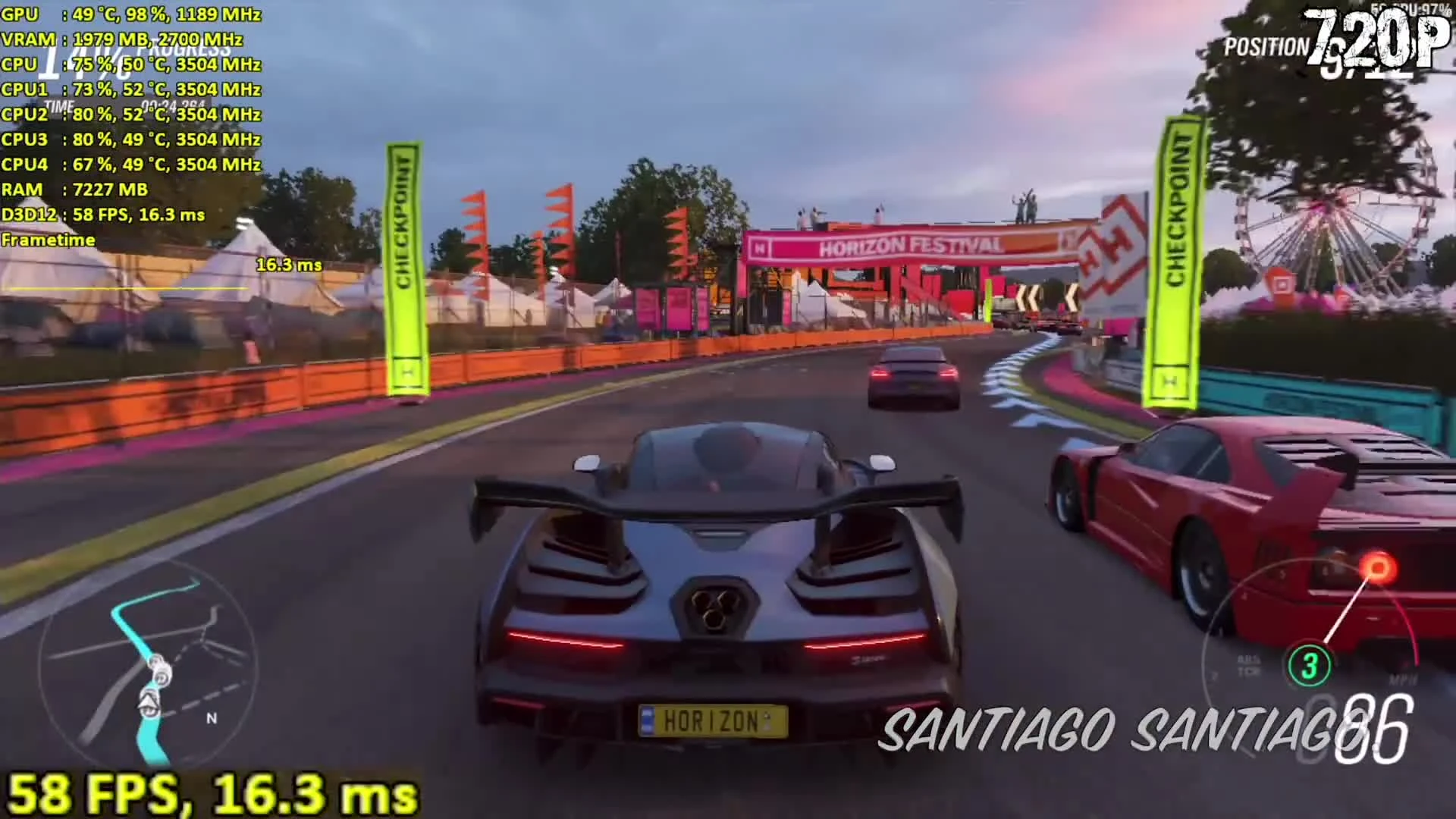Toggle the Frametime graph display
1456x819 pixels.
click(x=49, y=240)
